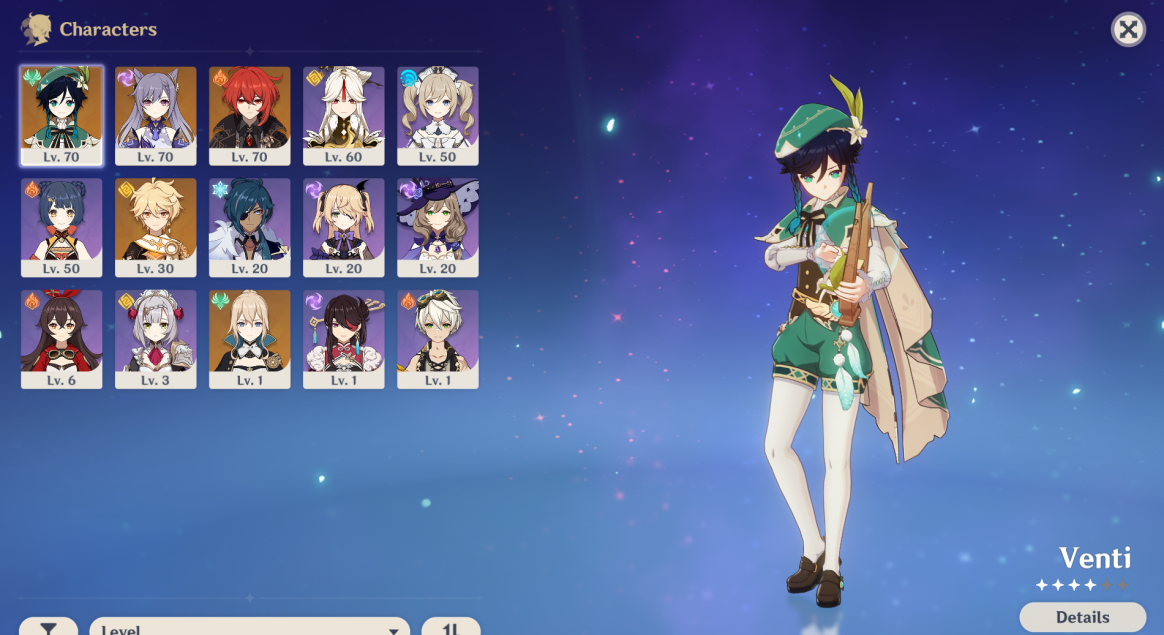Screen dimensions: 1164x635
Task: Open the character filter funnel button
Action: (x=48, y=627)
